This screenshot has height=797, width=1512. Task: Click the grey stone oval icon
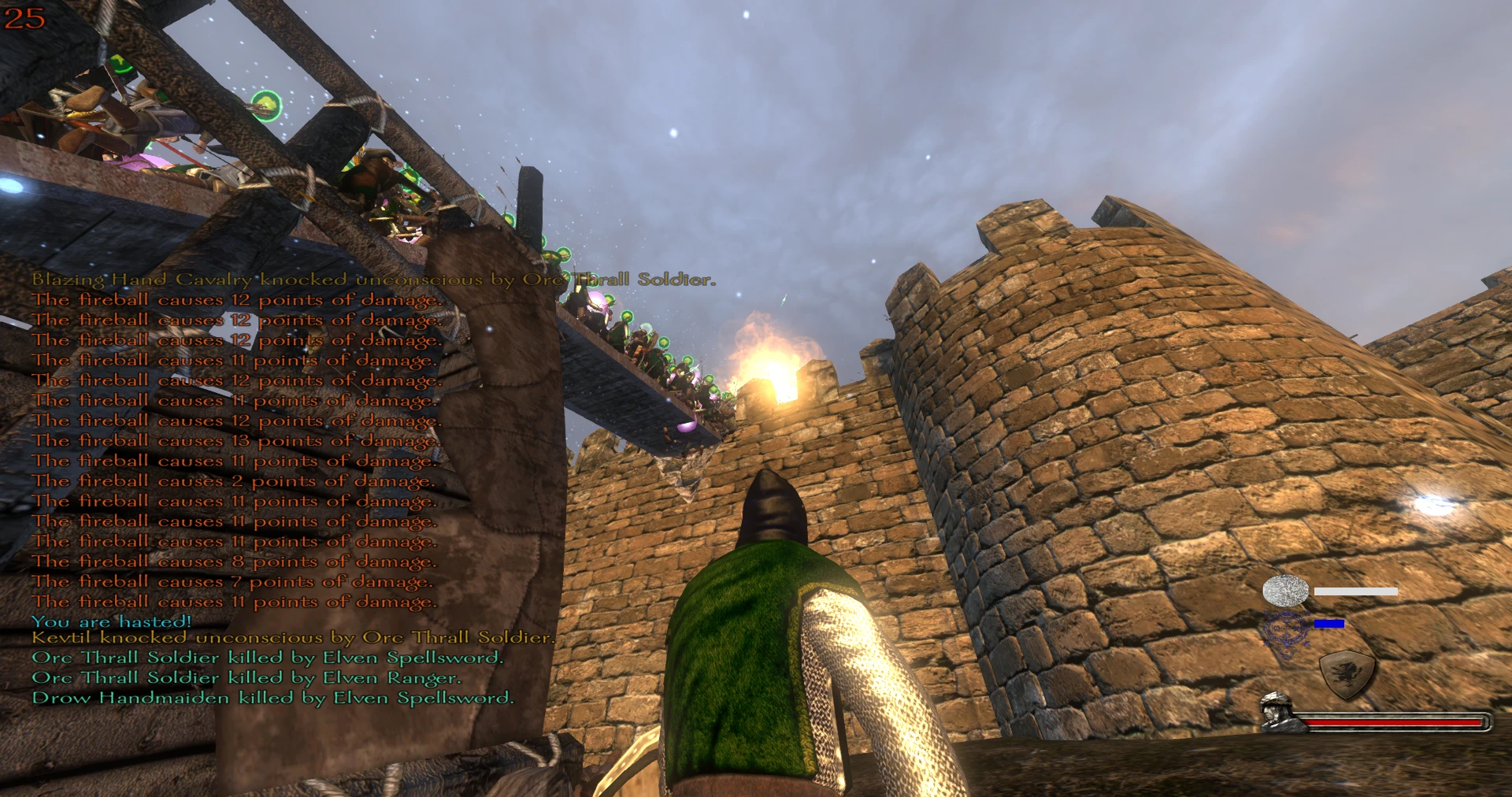click(x=1285, y=591)
